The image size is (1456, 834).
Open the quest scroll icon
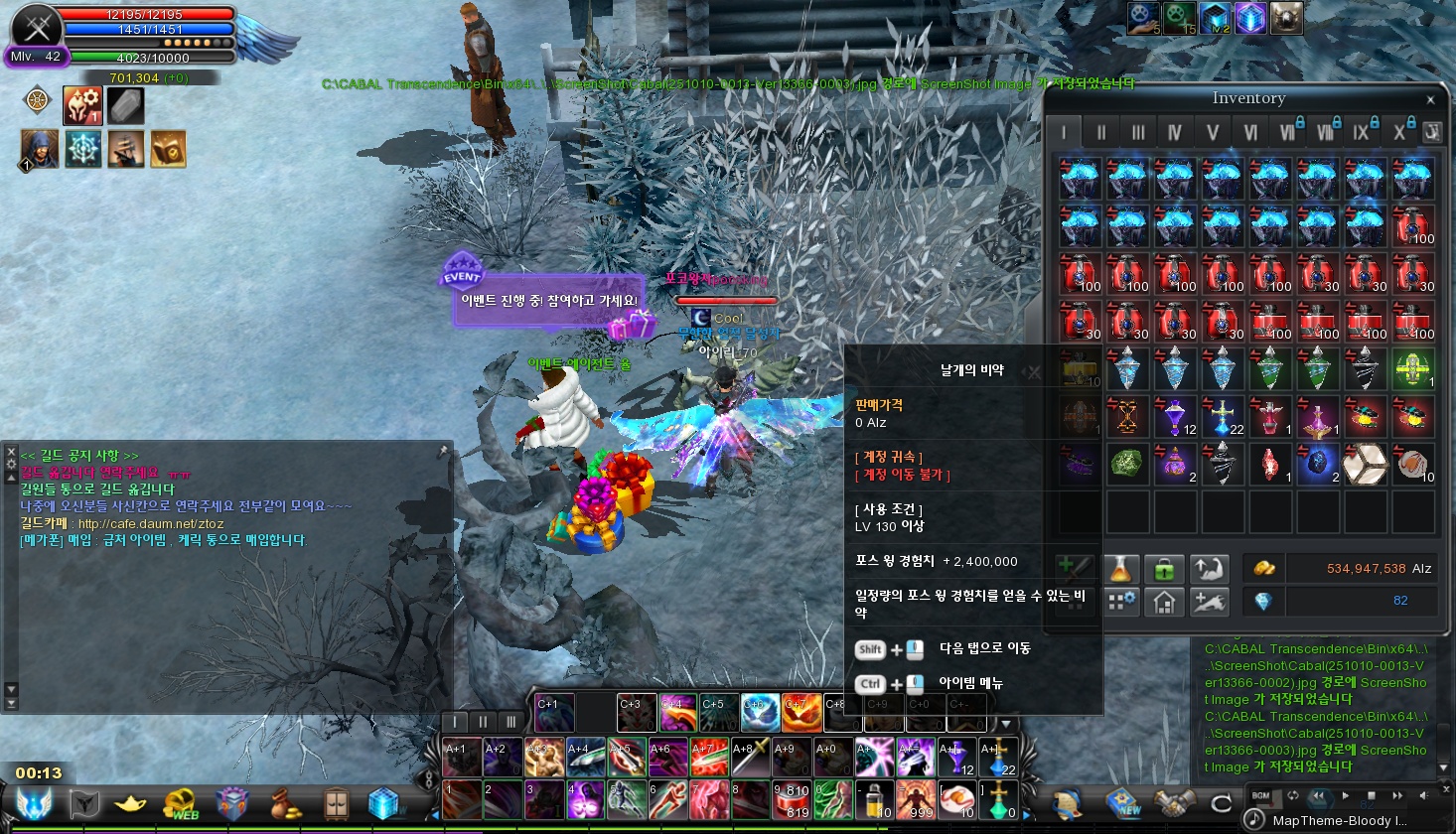[1067, 802]
